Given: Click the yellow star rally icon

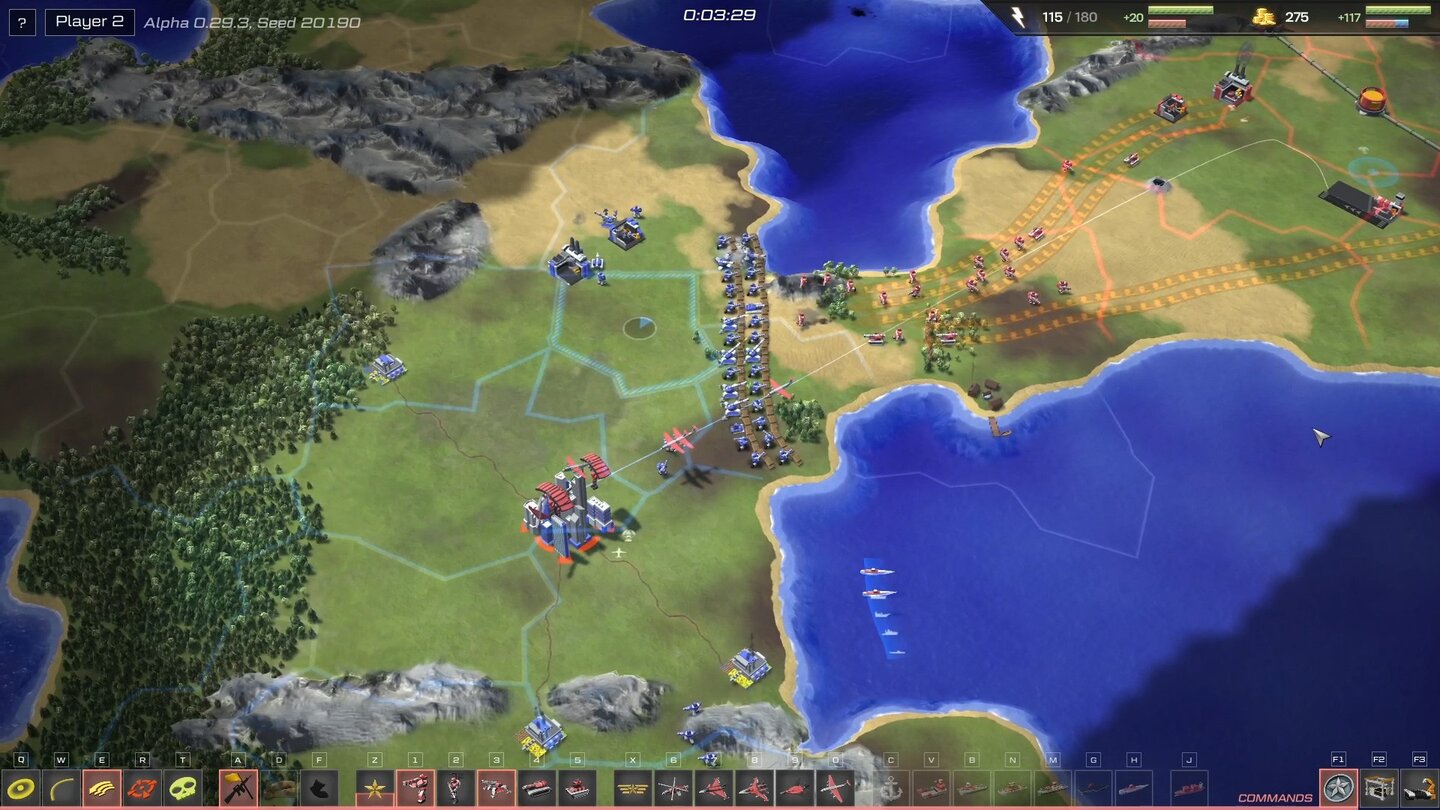Looking at the screenshot, I should (x=374, y=788).
